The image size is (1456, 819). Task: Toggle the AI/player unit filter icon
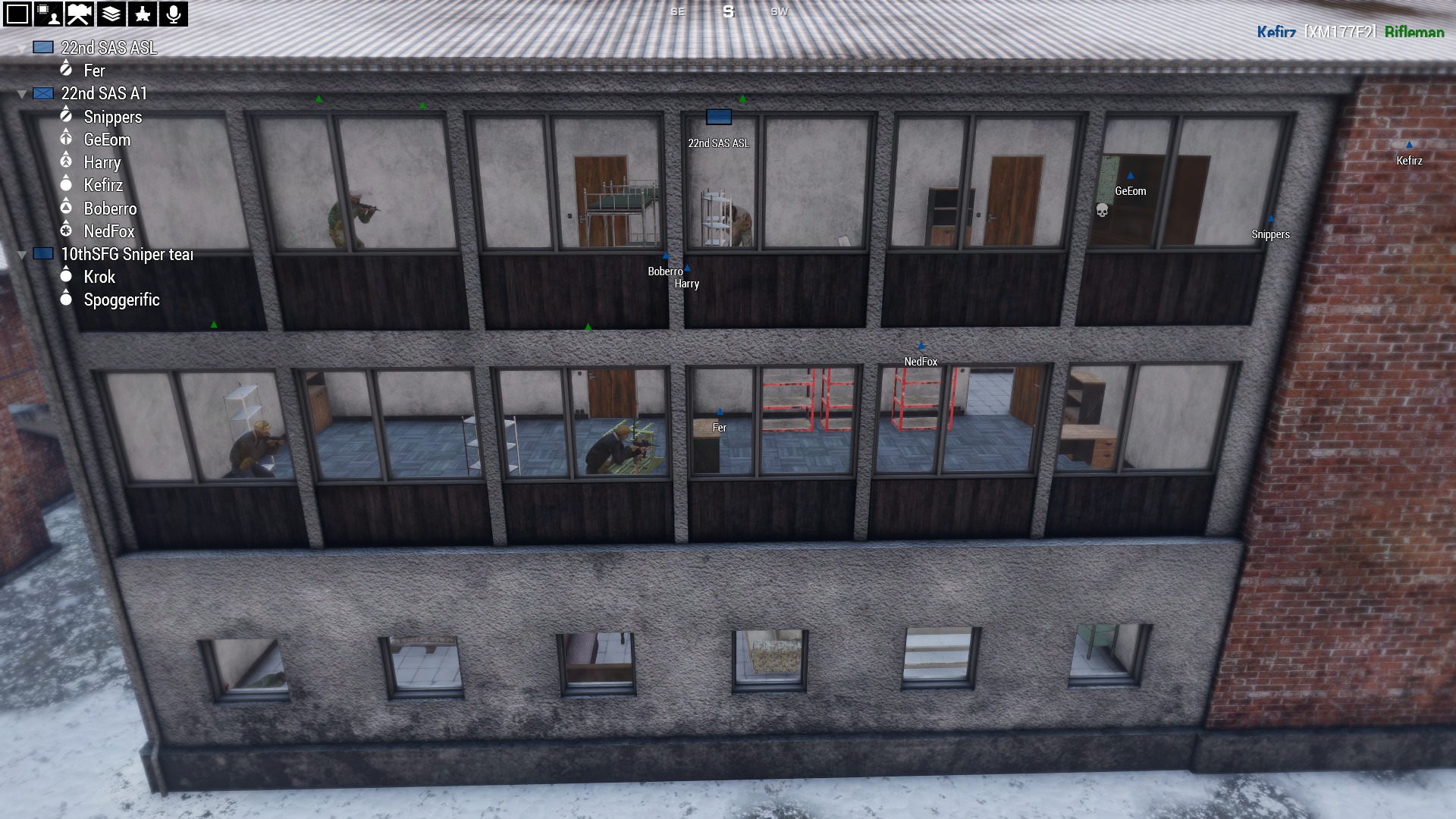(x=49, y=14)
